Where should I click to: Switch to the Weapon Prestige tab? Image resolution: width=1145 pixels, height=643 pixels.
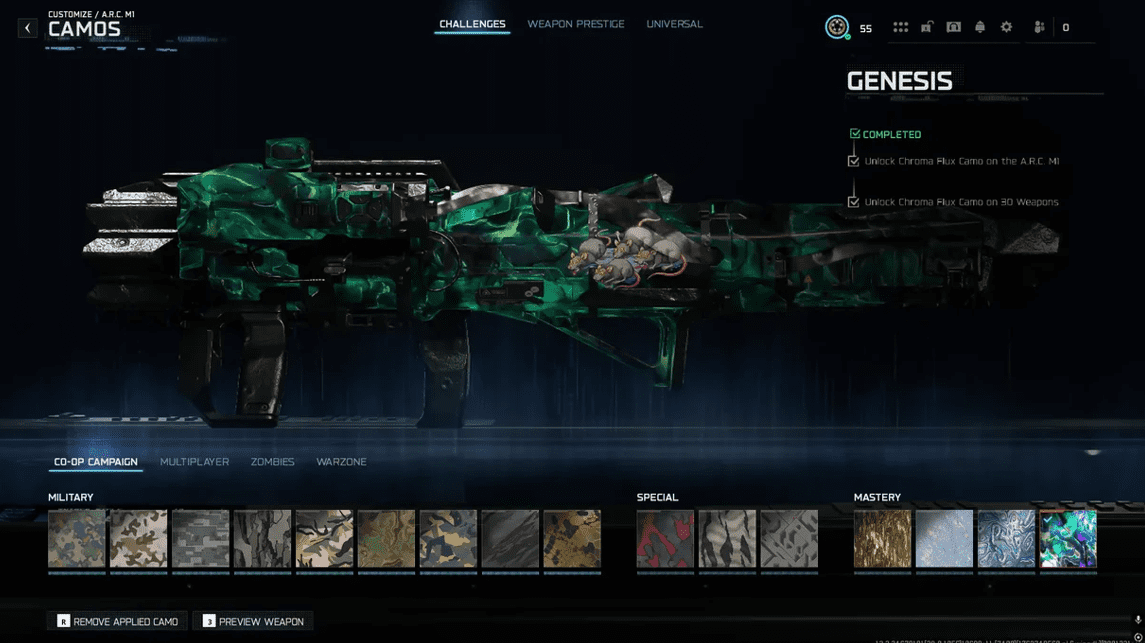pos(576,24)
